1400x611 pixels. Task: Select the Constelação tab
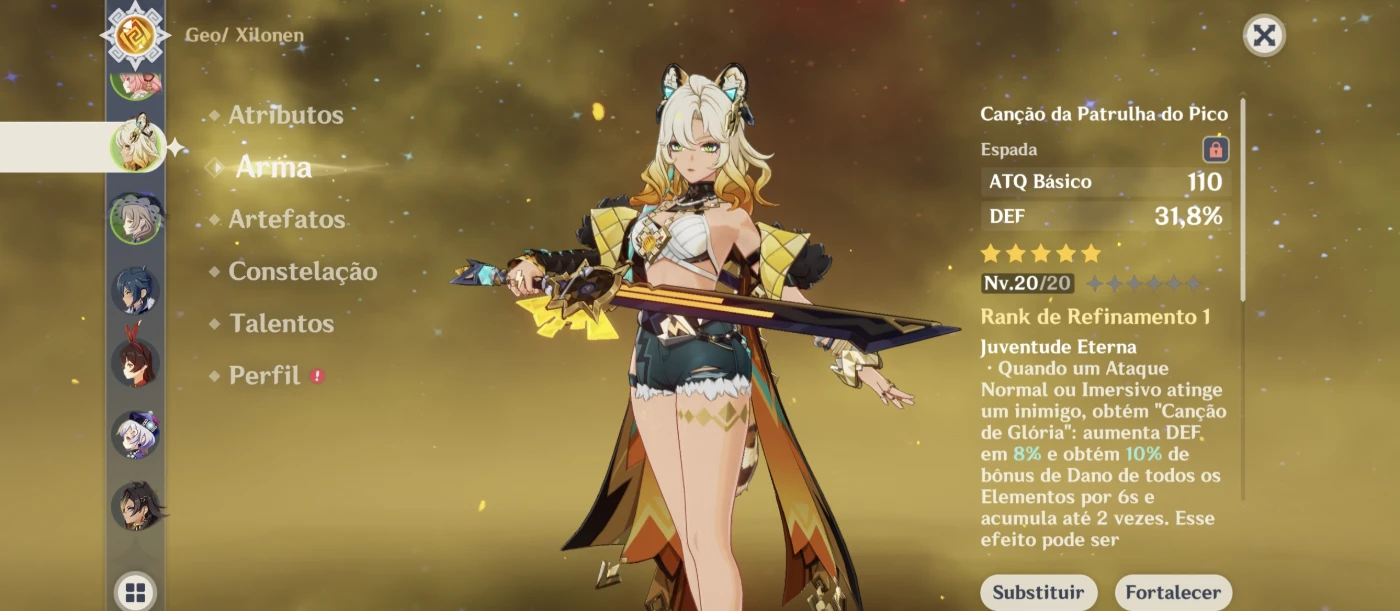(x=302, y=271)
